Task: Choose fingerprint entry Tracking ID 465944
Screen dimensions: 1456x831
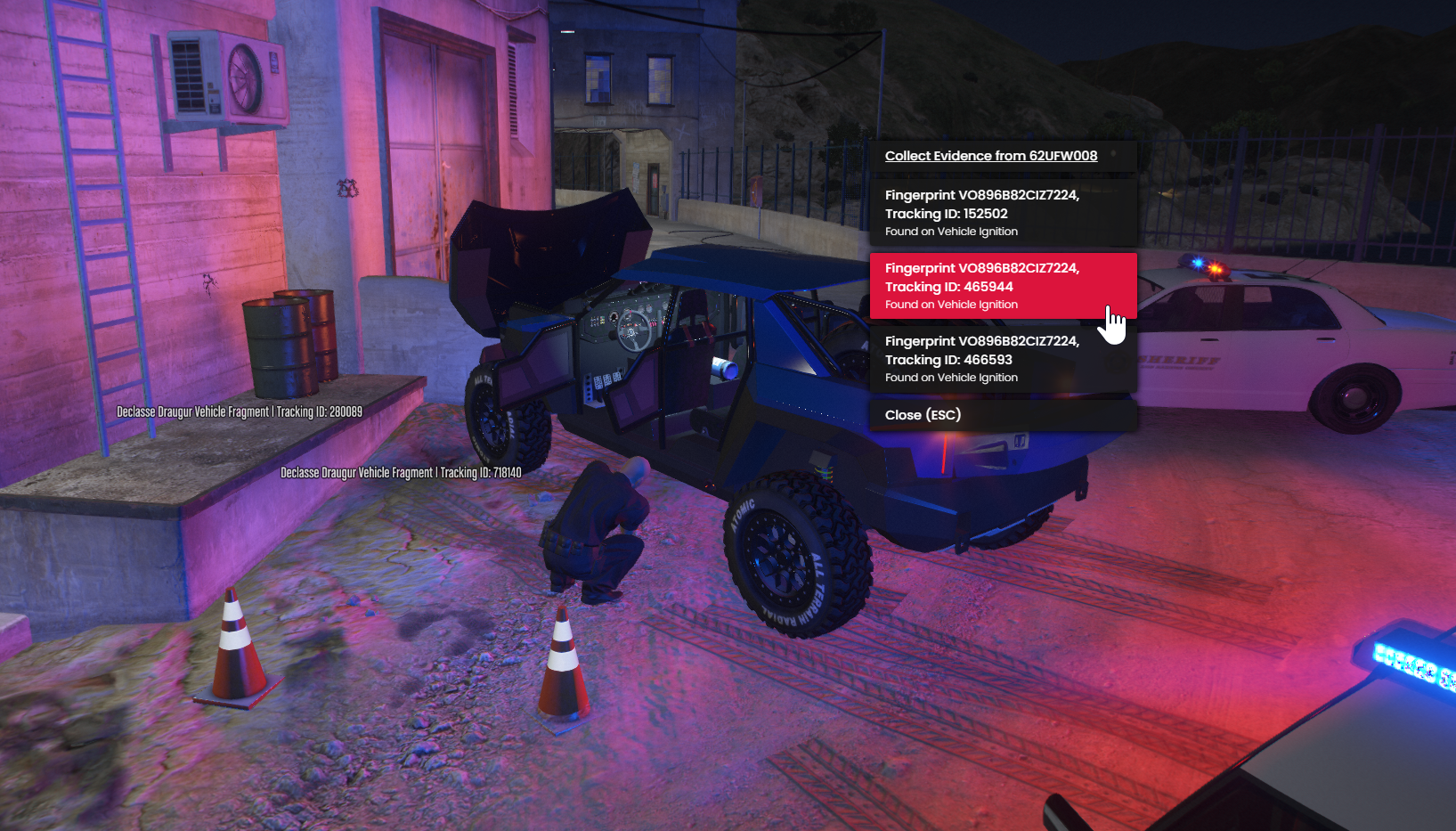Action: click(1003, 286)
